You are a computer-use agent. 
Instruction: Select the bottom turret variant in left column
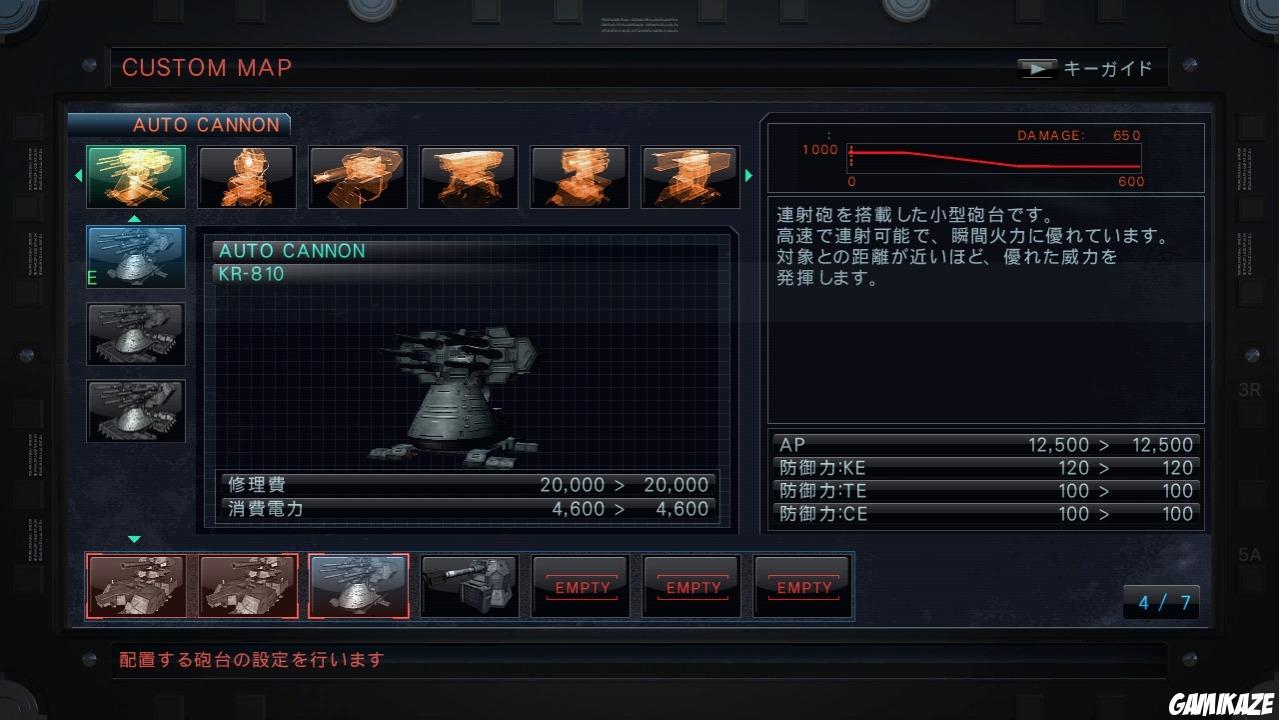[x=135, y=412]
